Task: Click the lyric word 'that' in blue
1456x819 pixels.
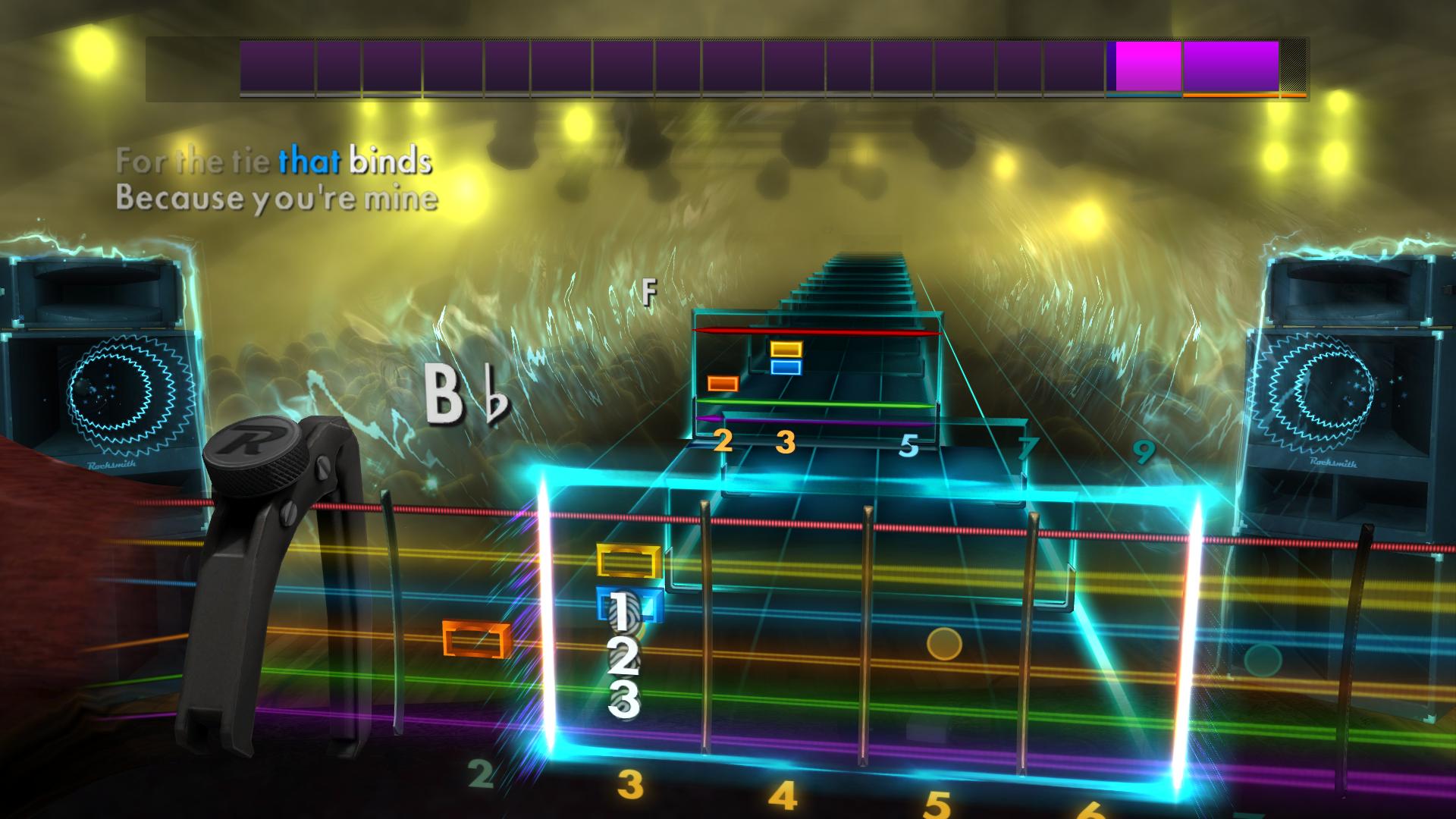Action: click(x=309, y=159)
